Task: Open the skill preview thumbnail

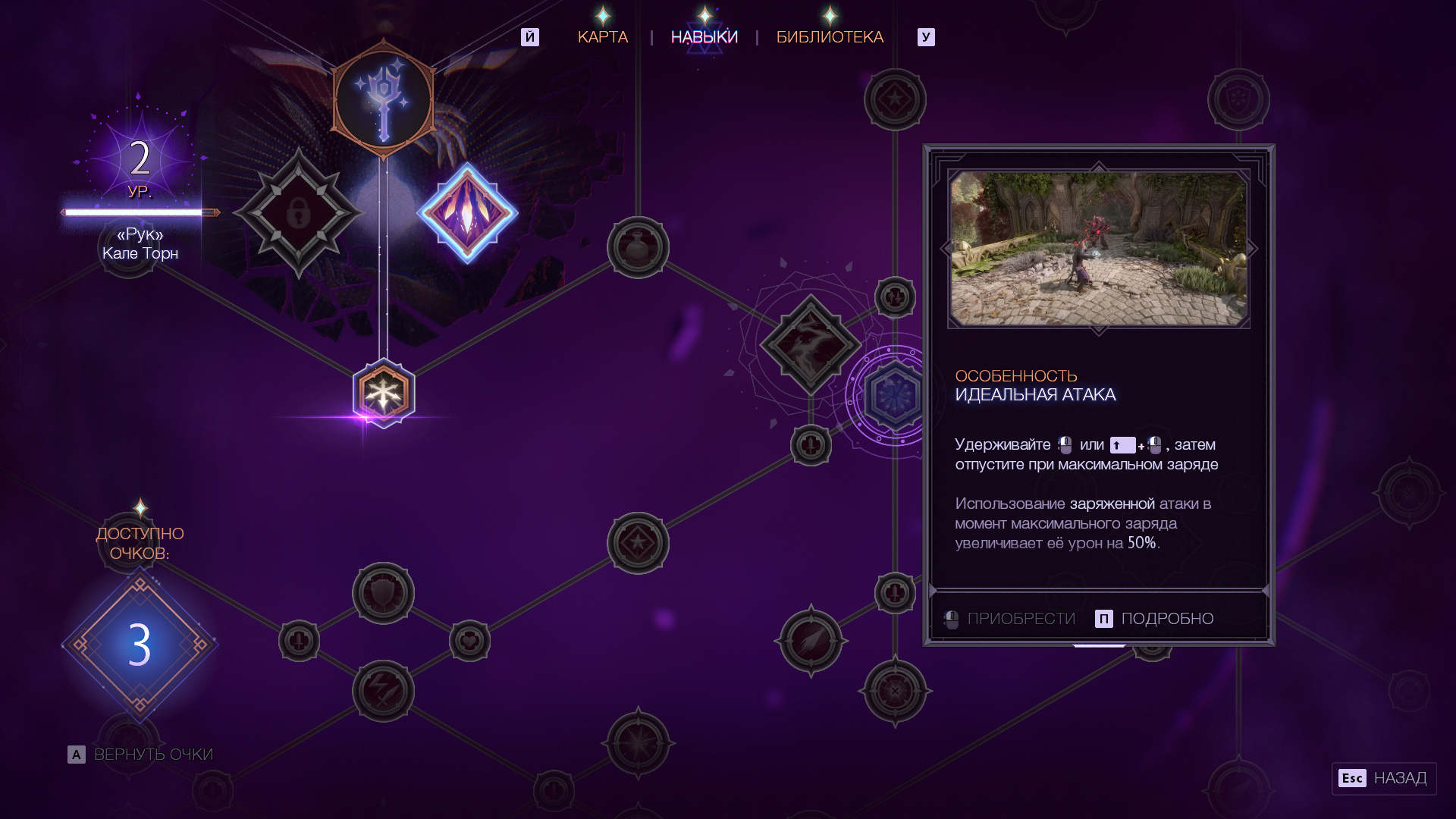Action: click(x=1099, y=249)
